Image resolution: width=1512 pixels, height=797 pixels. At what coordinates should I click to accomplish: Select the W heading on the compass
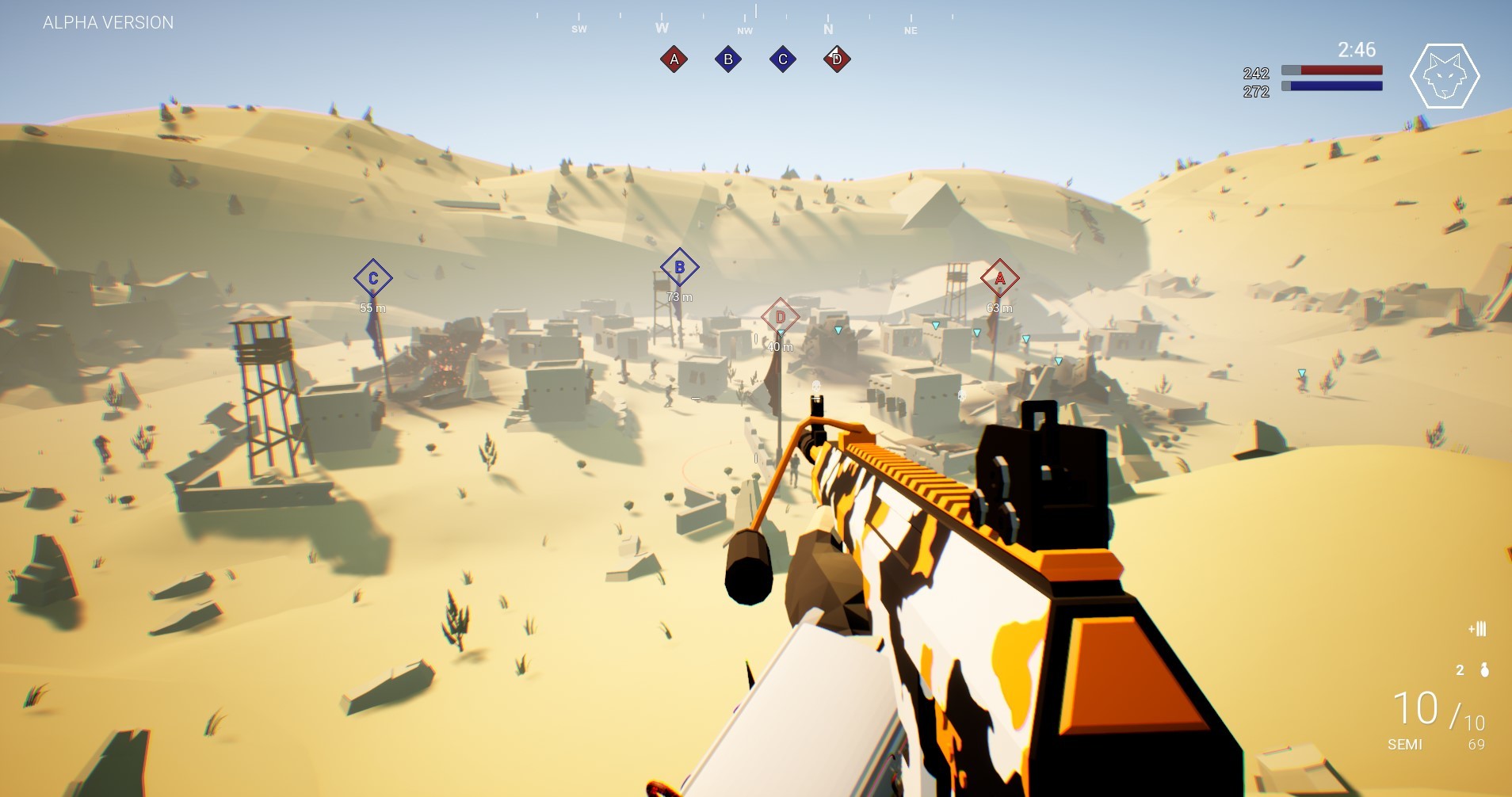pos(661,28)
